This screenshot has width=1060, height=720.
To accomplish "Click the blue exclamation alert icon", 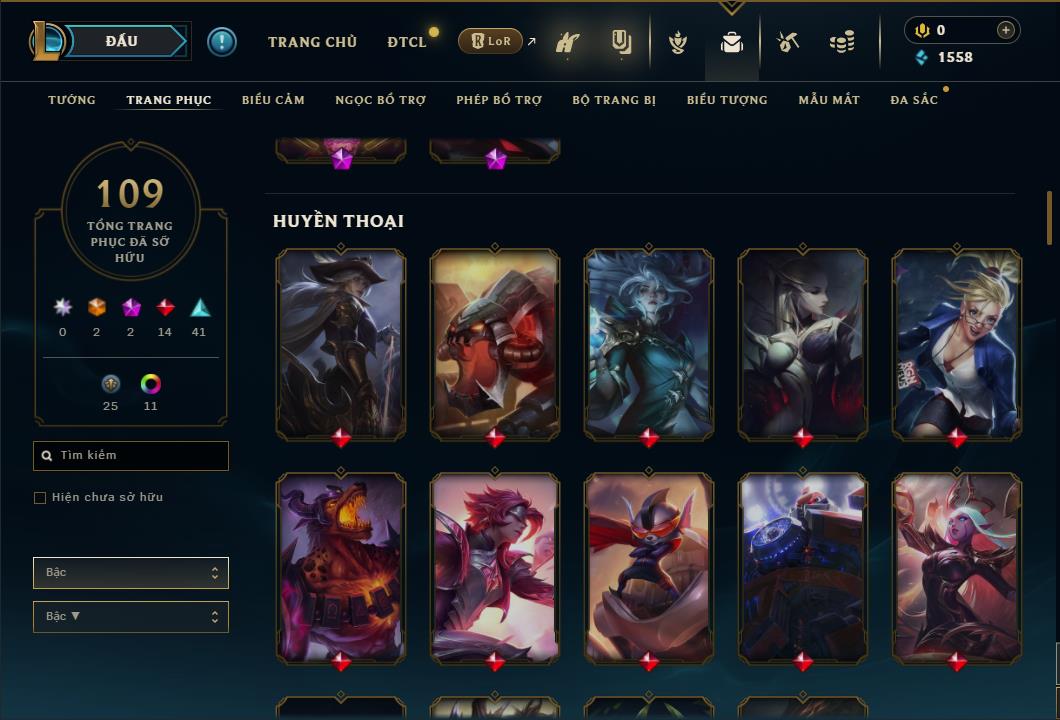I will point(222,42).
